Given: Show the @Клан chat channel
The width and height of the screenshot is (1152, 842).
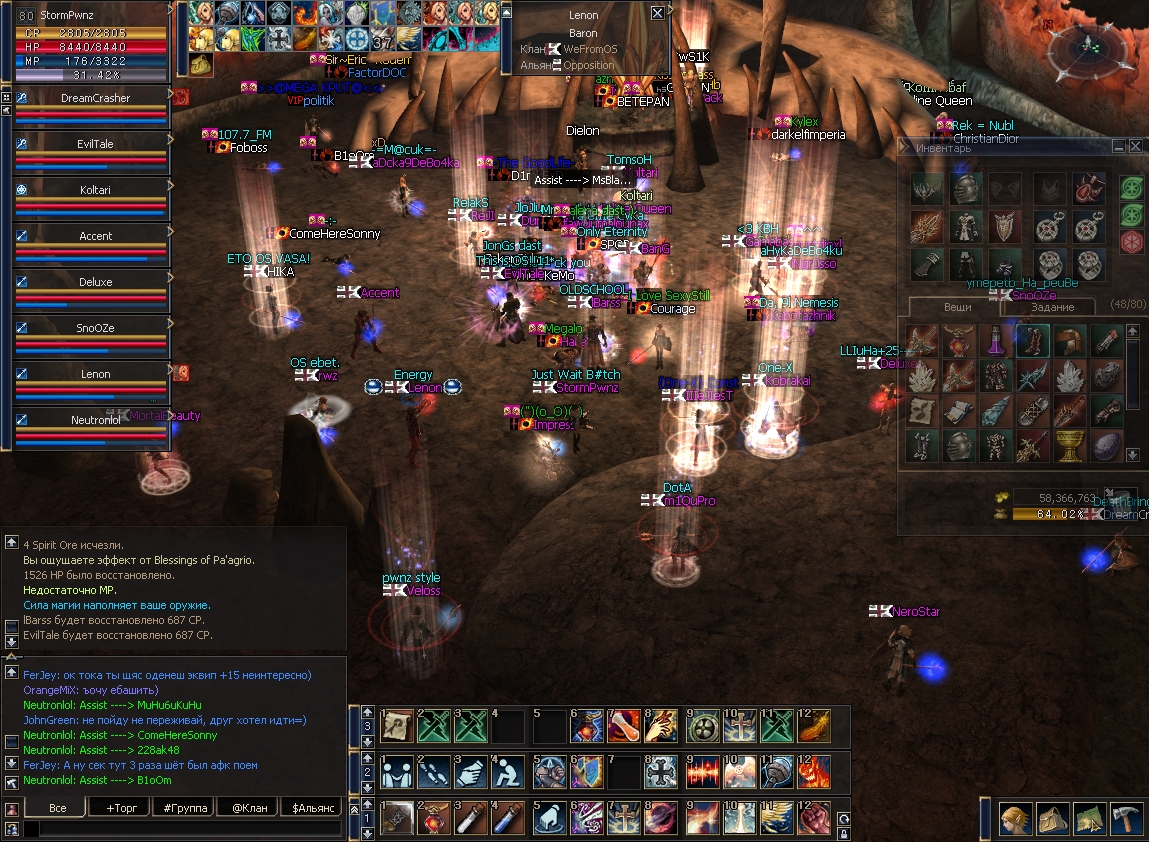Looking at the screenshot, I should 249,807.
